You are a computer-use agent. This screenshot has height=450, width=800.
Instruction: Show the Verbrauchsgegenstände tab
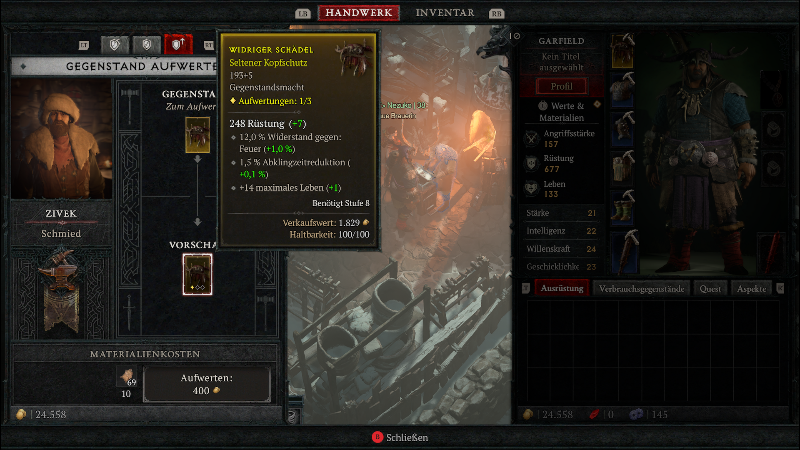[x=642, y=288]
